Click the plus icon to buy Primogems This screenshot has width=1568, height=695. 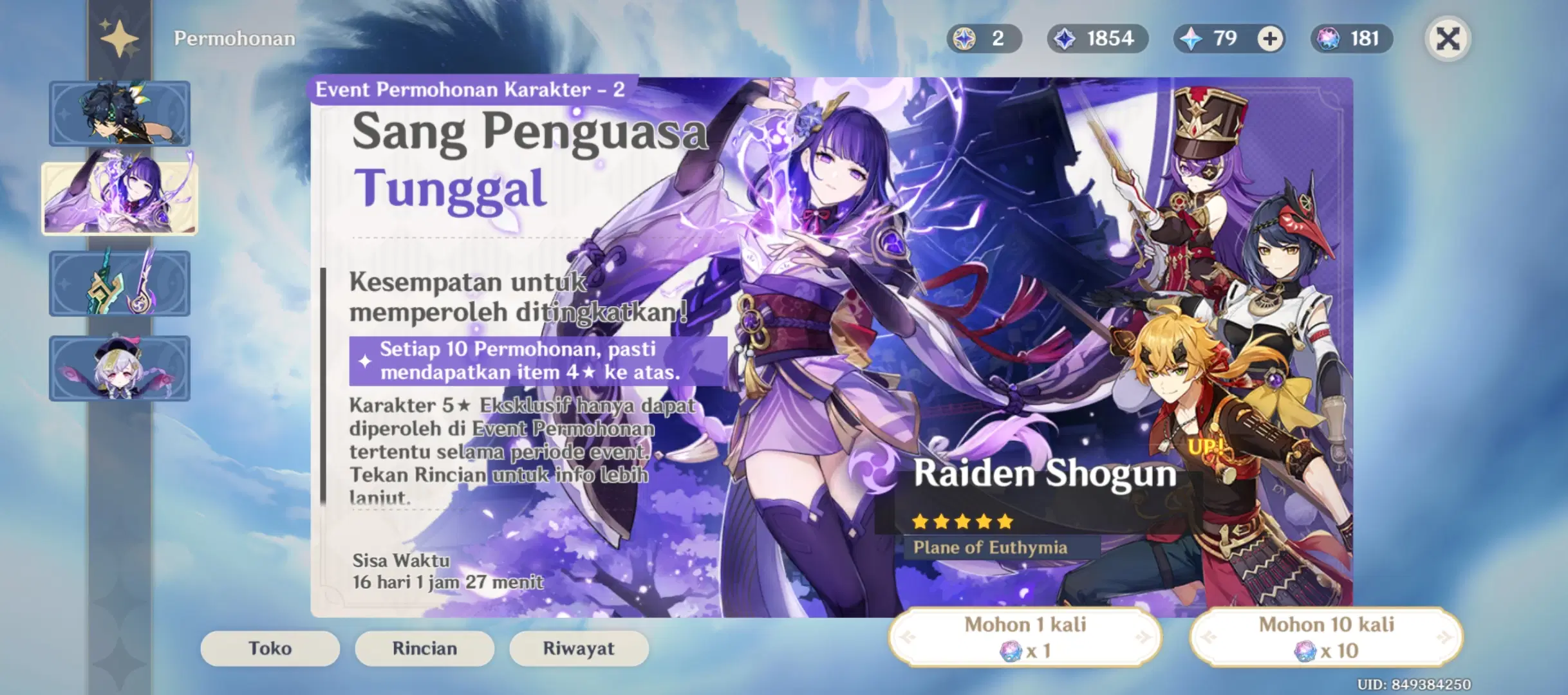(1270, 39)
